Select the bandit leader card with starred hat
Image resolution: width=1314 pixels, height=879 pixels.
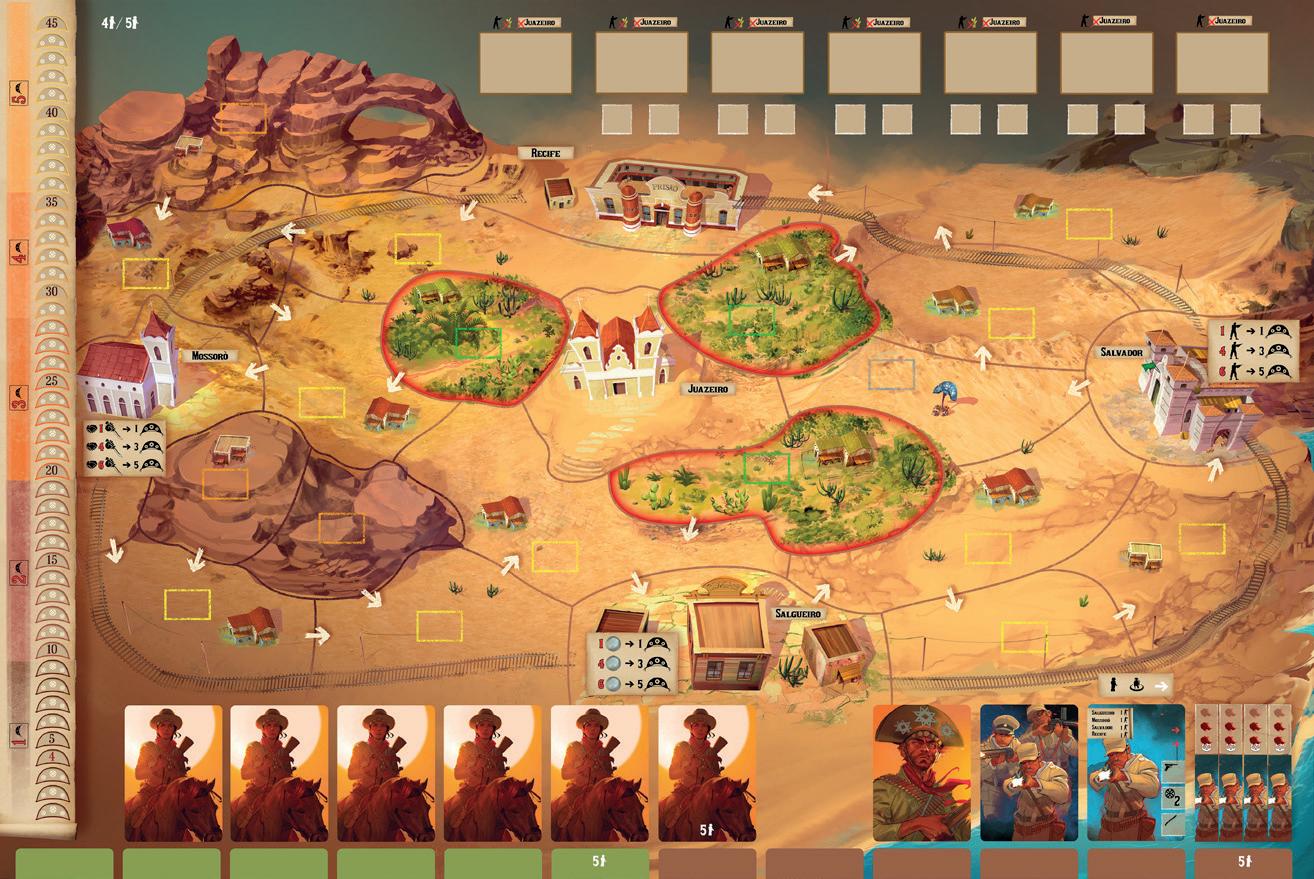tap(921, 772)
